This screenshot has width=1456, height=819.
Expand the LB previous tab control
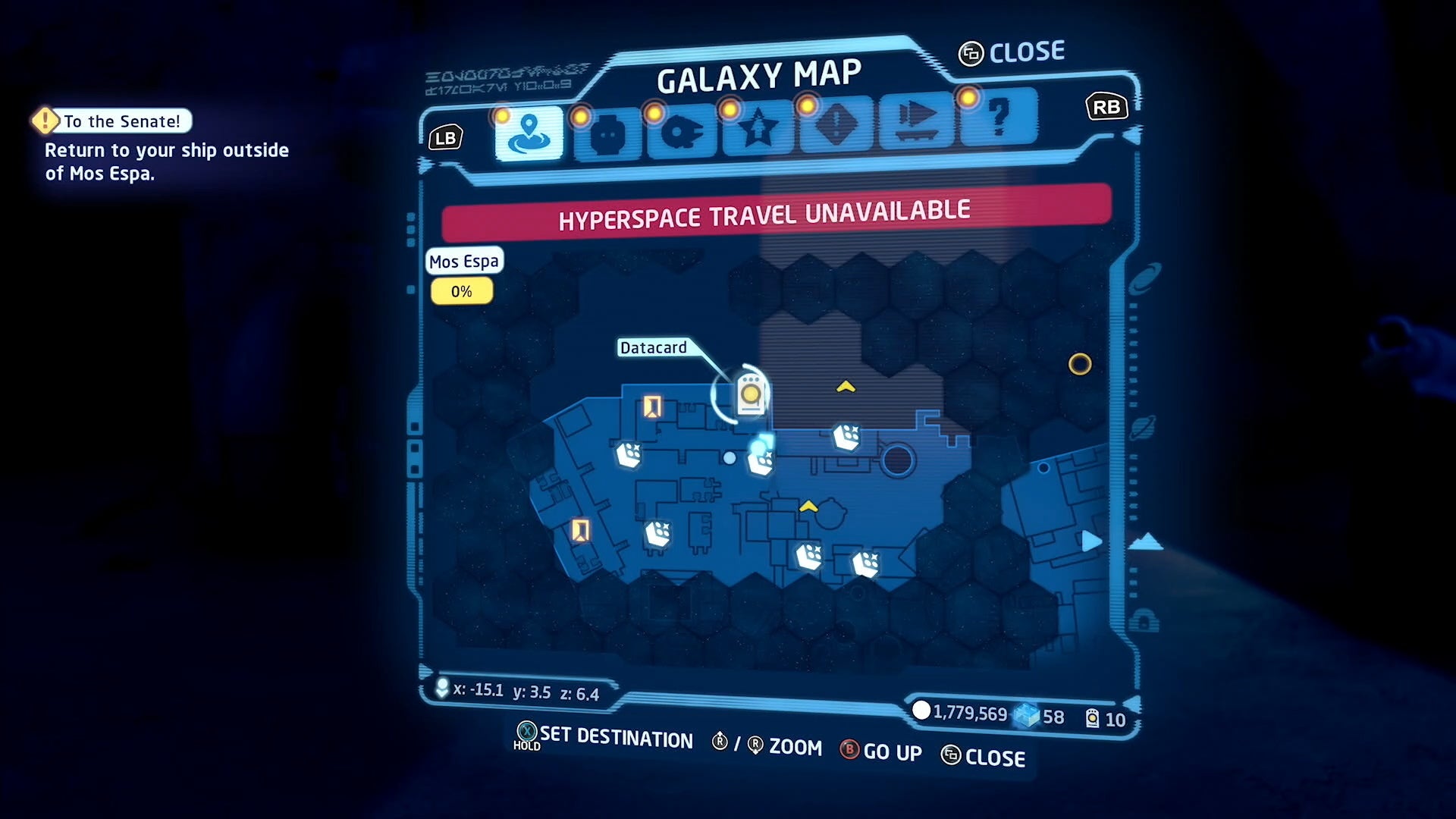446,137
